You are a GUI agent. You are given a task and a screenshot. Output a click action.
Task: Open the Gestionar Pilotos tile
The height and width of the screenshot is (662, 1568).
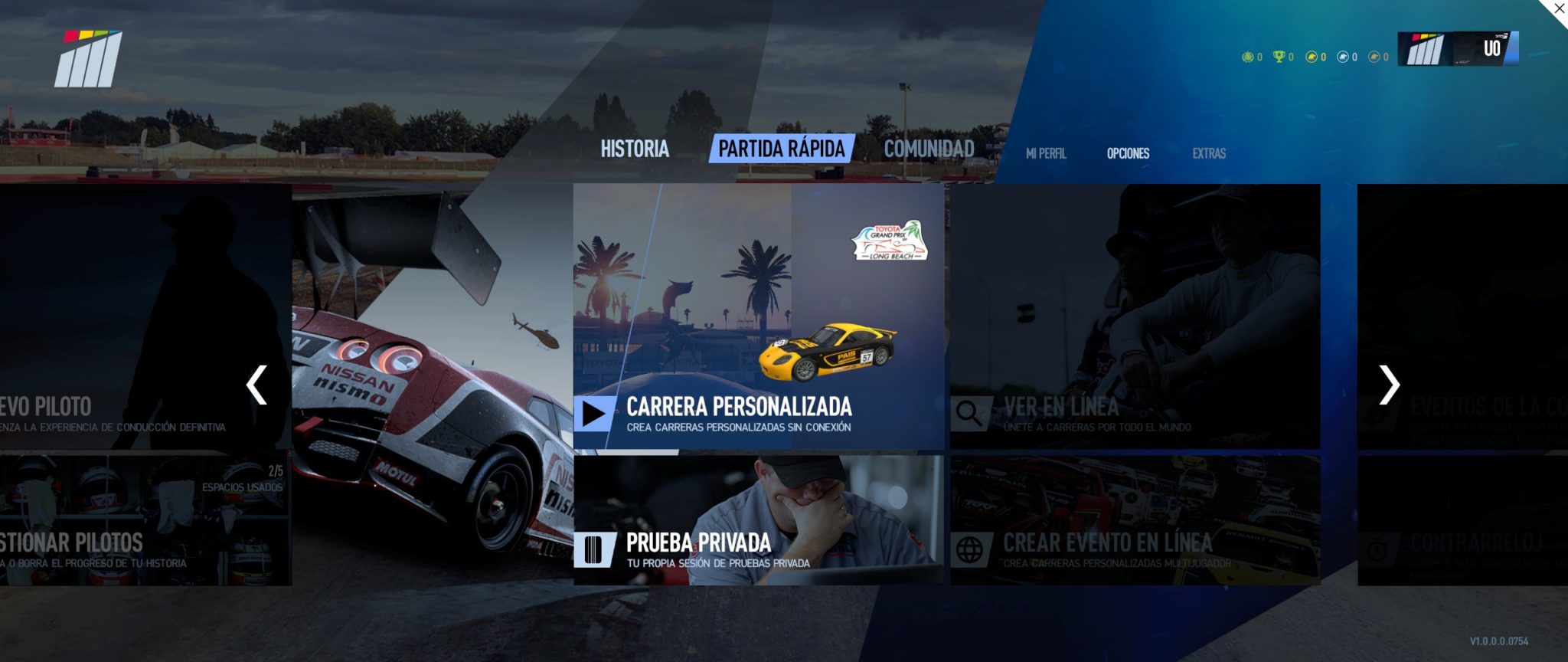(145, 520)
